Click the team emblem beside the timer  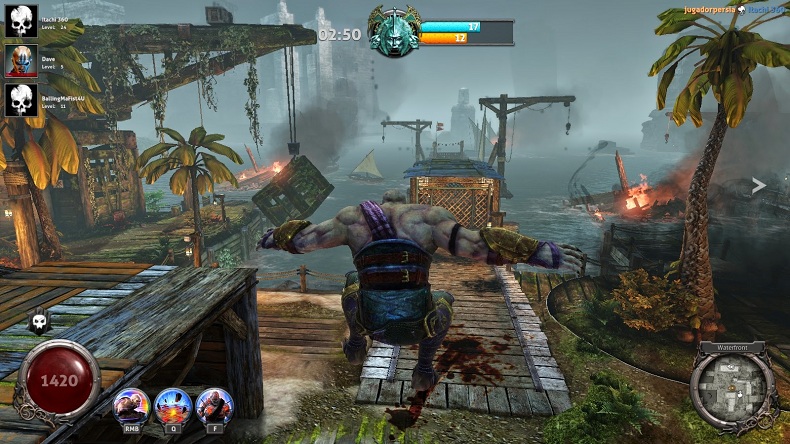(392, 33)
